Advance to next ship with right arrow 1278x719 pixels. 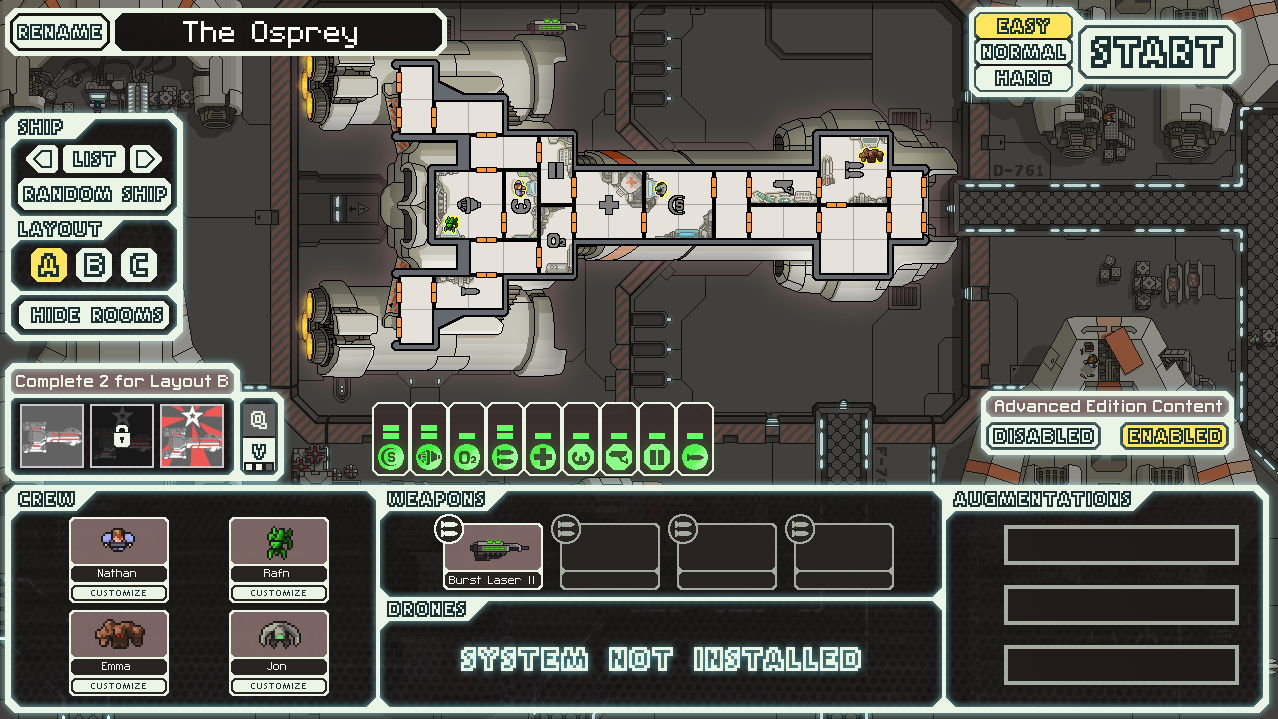146,159
